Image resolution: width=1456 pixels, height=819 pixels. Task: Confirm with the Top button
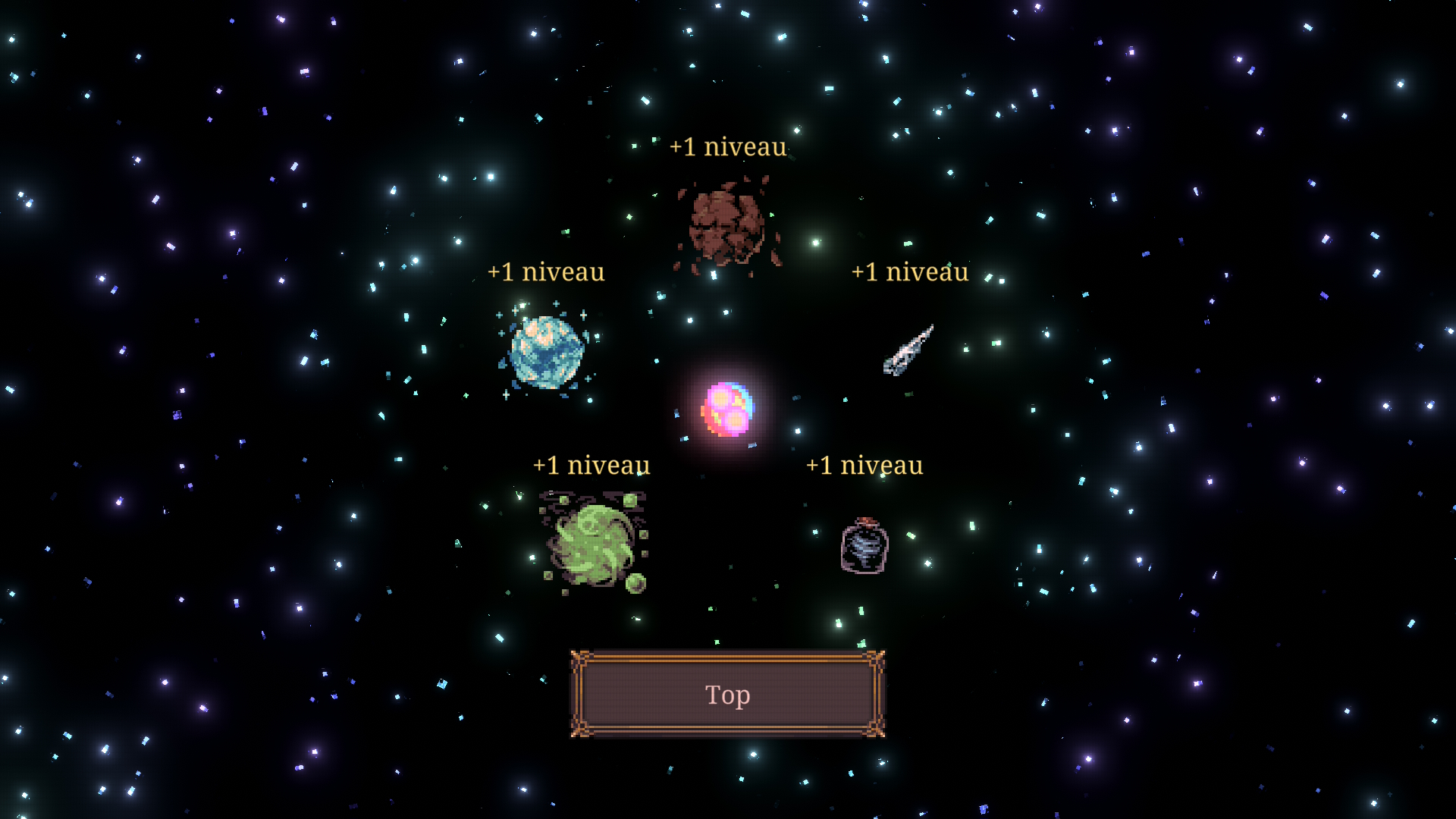(x=727, y=694)
